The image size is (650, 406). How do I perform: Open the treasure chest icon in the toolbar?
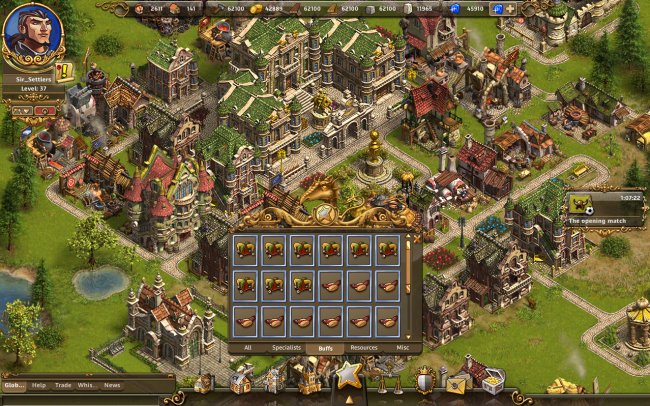pyautogui.click(x=492, y=380)
